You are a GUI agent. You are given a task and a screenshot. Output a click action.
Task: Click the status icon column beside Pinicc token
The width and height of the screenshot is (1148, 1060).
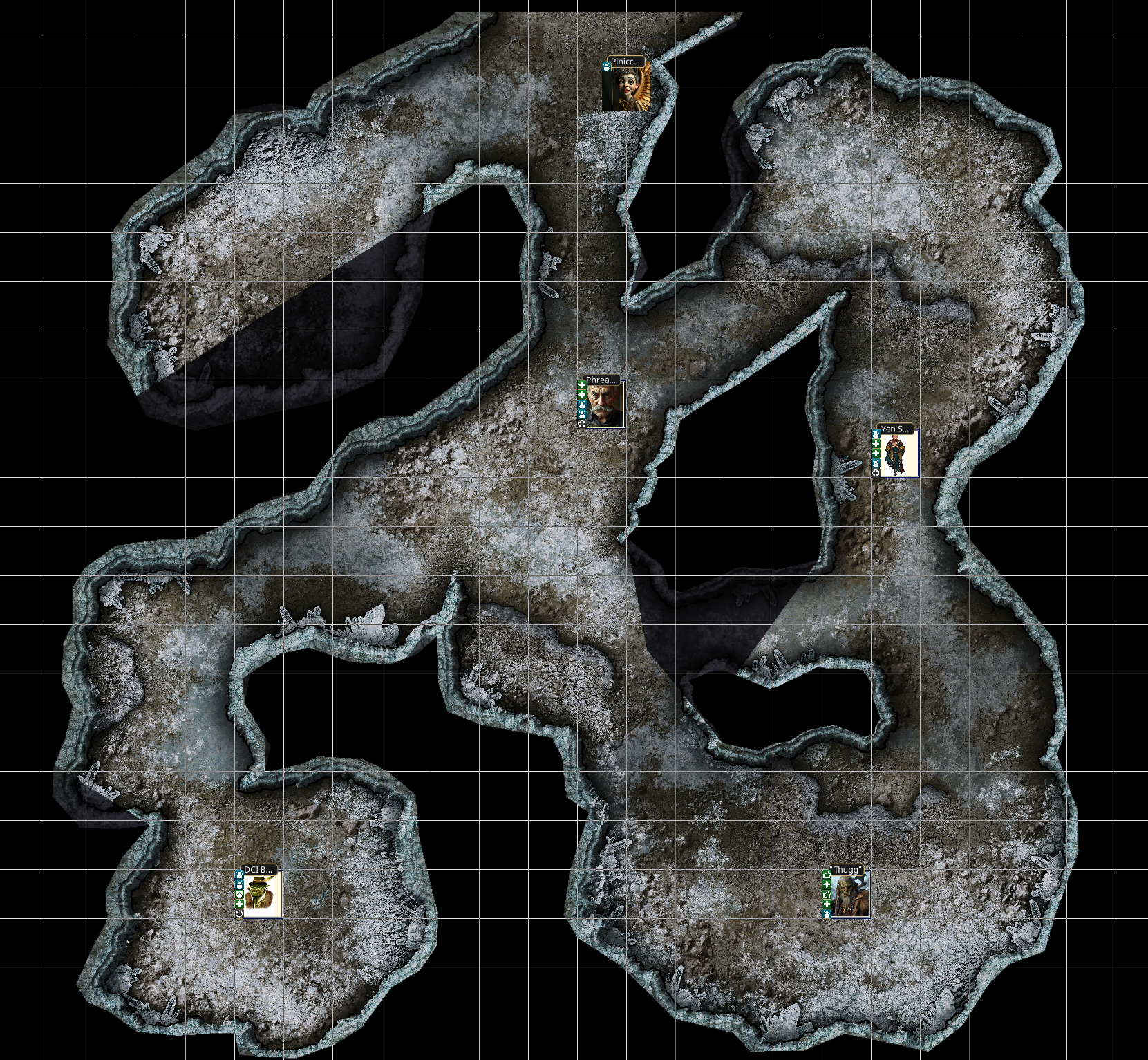coord(606,66)
